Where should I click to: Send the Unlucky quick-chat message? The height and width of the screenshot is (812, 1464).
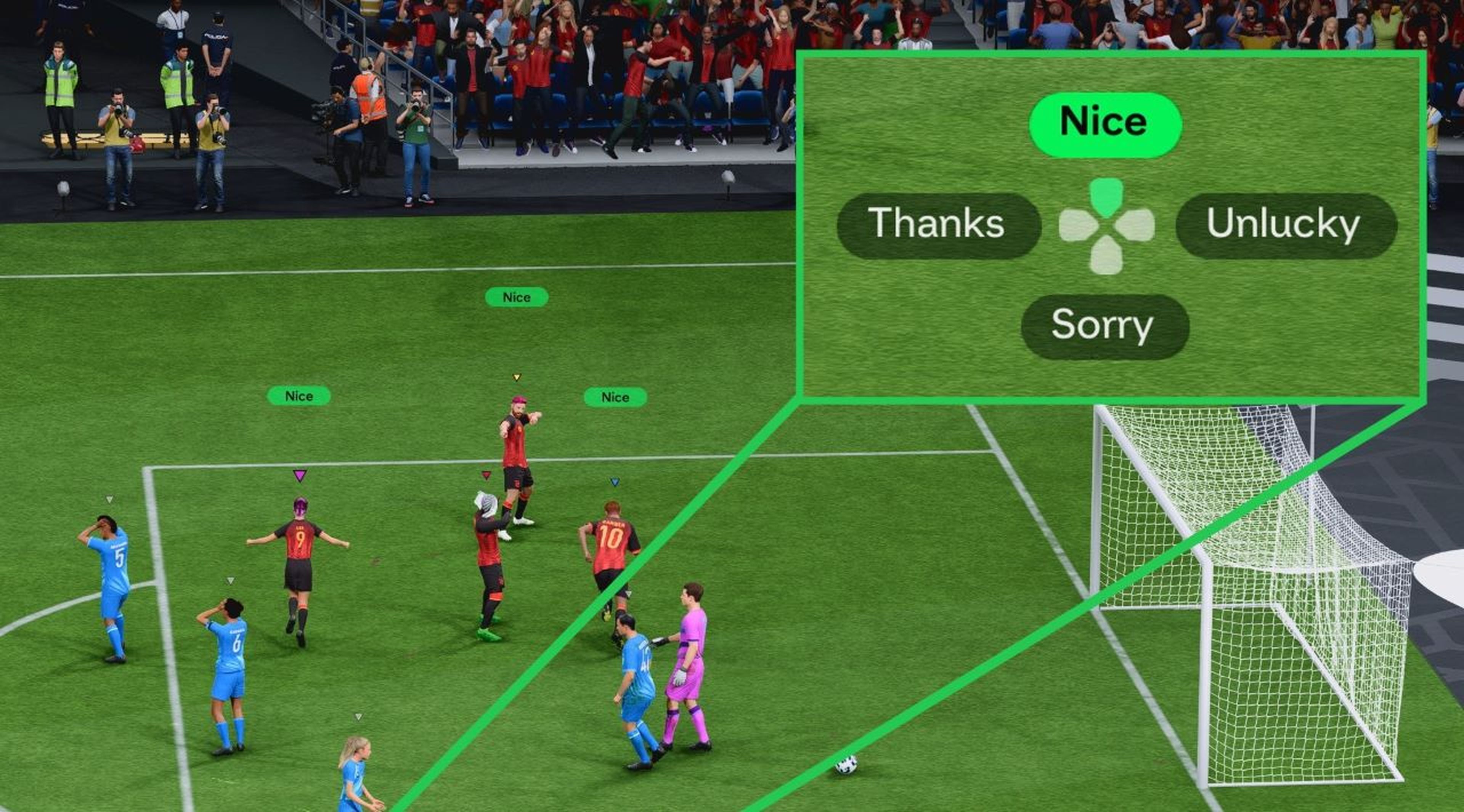[1282, 224]
